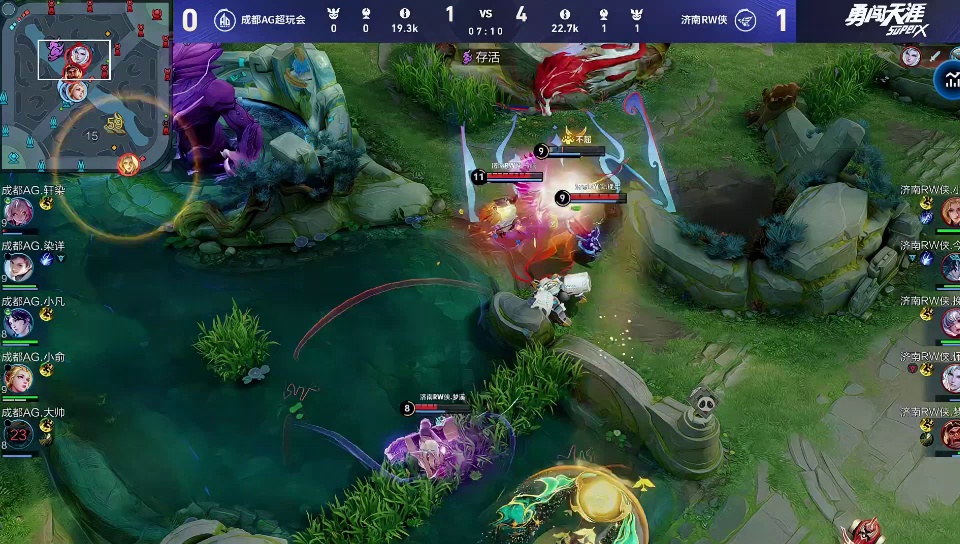Select player 成都AG.染详 portrait

click(20, 267)
